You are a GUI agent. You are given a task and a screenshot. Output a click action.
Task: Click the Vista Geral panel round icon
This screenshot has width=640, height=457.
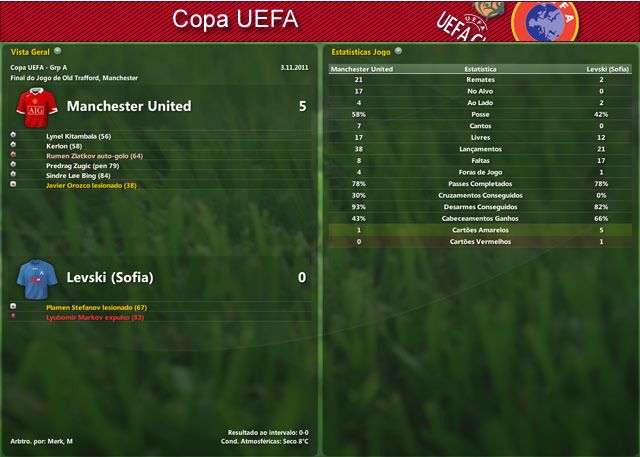[x=58, y=50]
